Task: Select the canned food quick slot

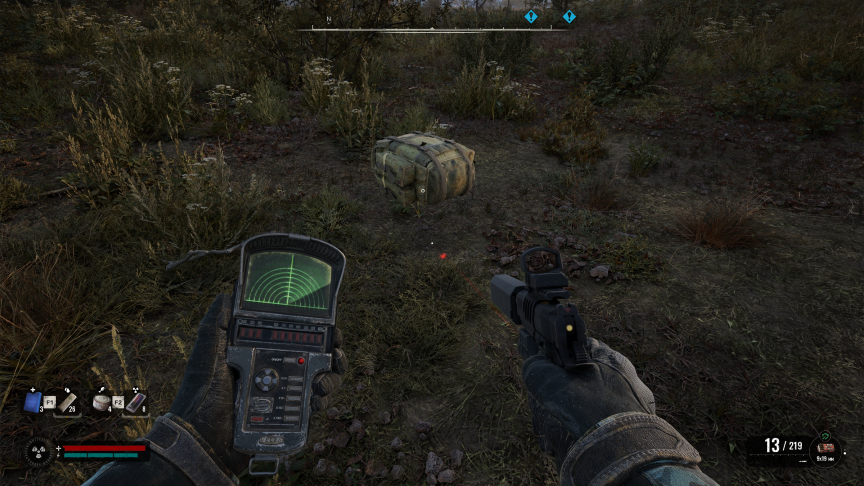Action: click(x=101, y=402)
